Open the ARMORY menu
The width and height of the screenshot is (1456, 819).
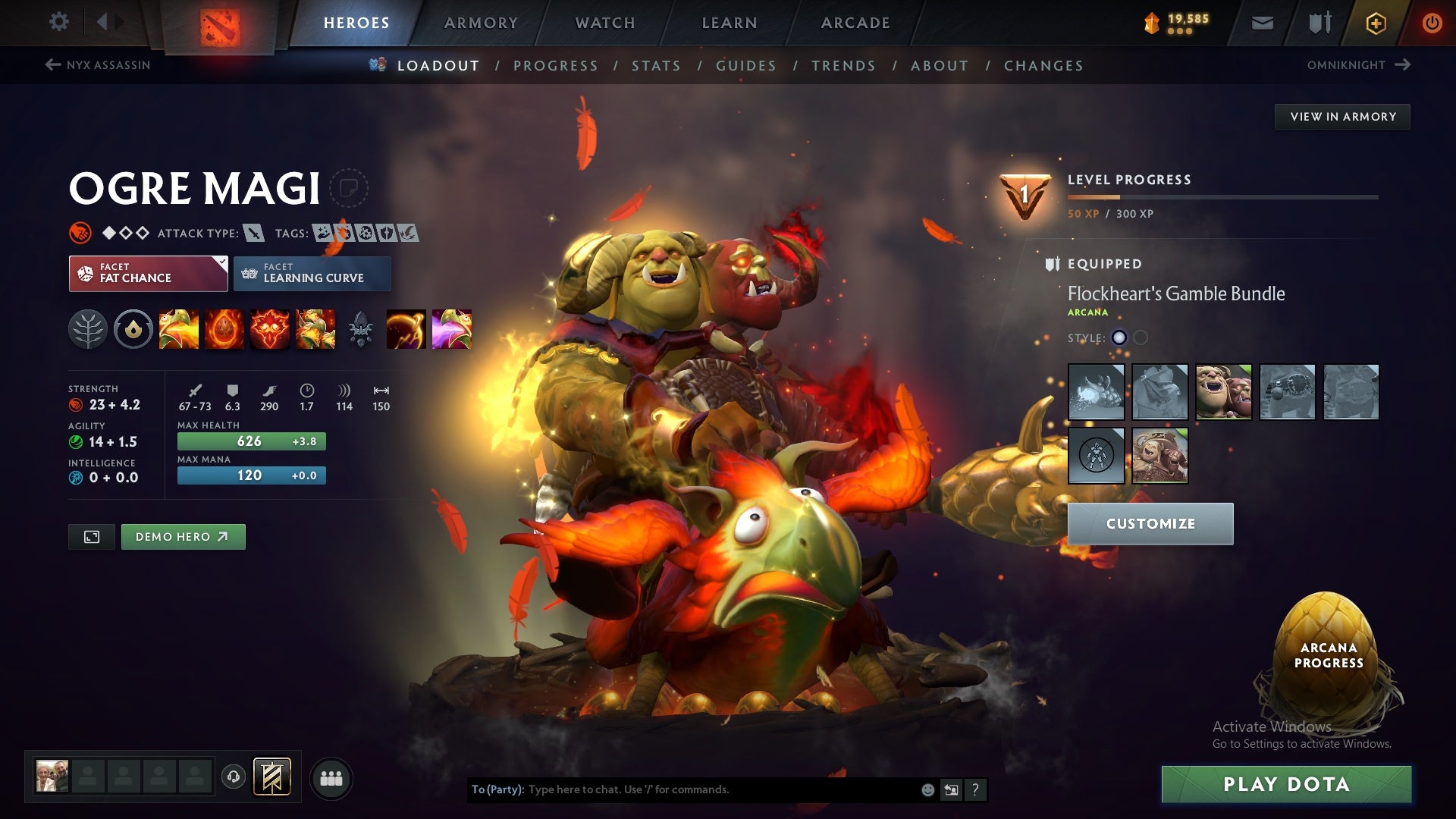[481, 22]
